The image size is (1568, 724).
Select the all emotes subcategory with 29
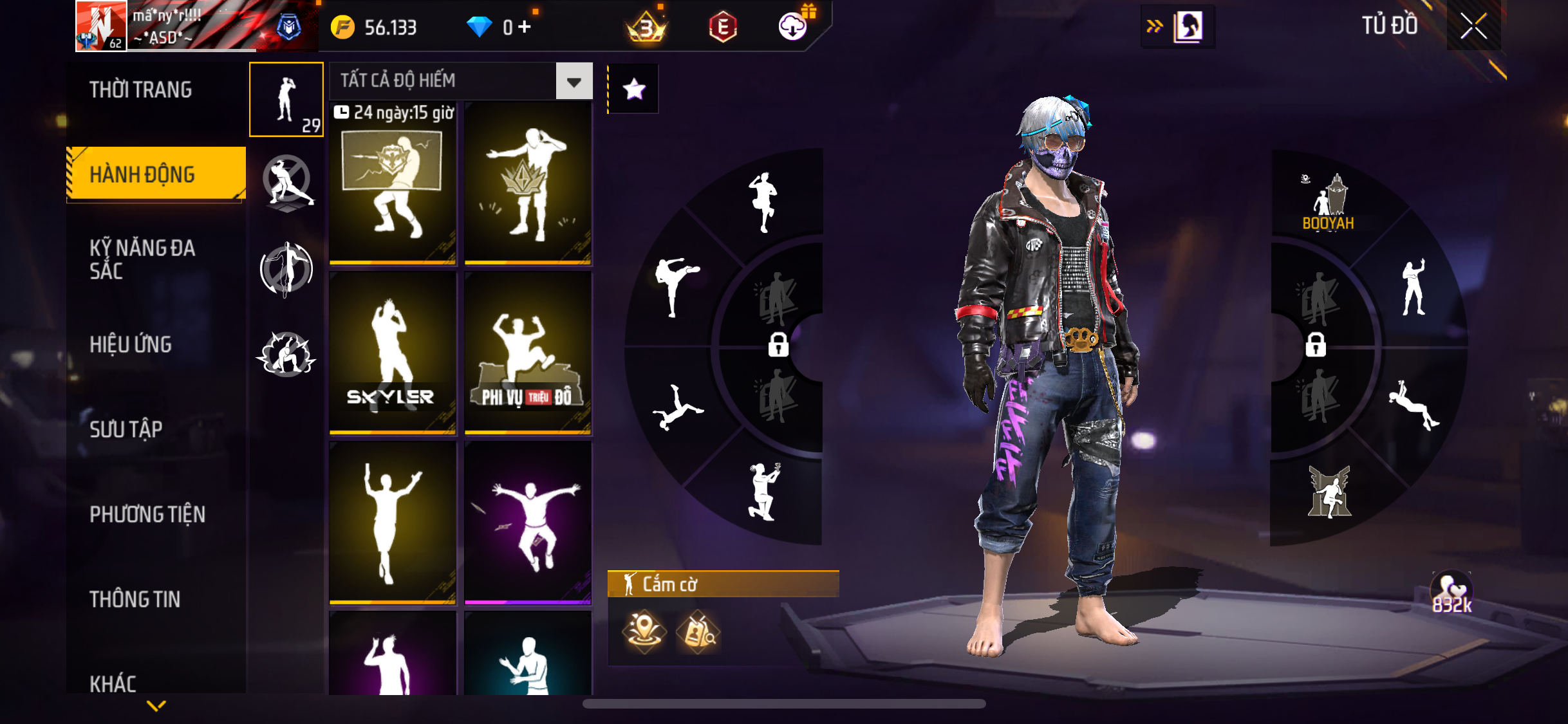286,100
